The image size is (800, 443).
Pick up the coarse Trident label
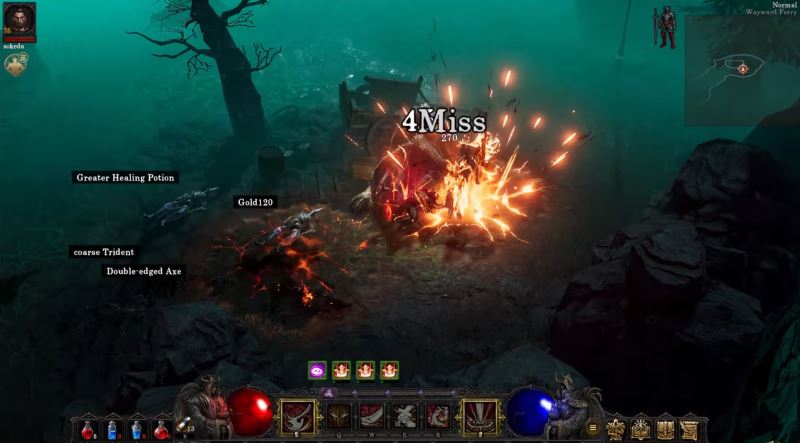point(104,252)
